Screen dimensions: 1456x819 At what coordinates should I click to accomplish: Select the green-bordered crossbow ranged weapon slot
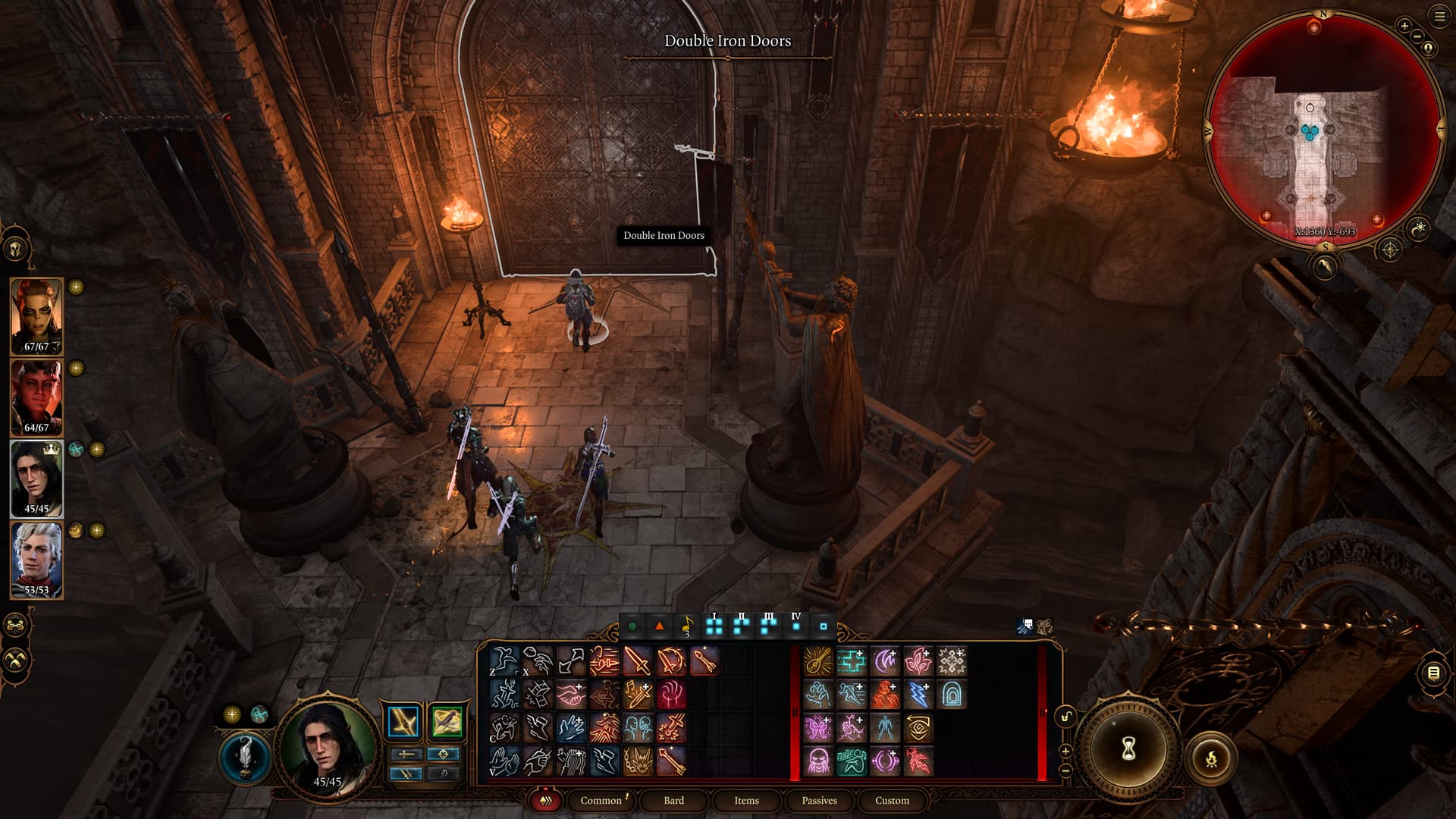[447, 721]
